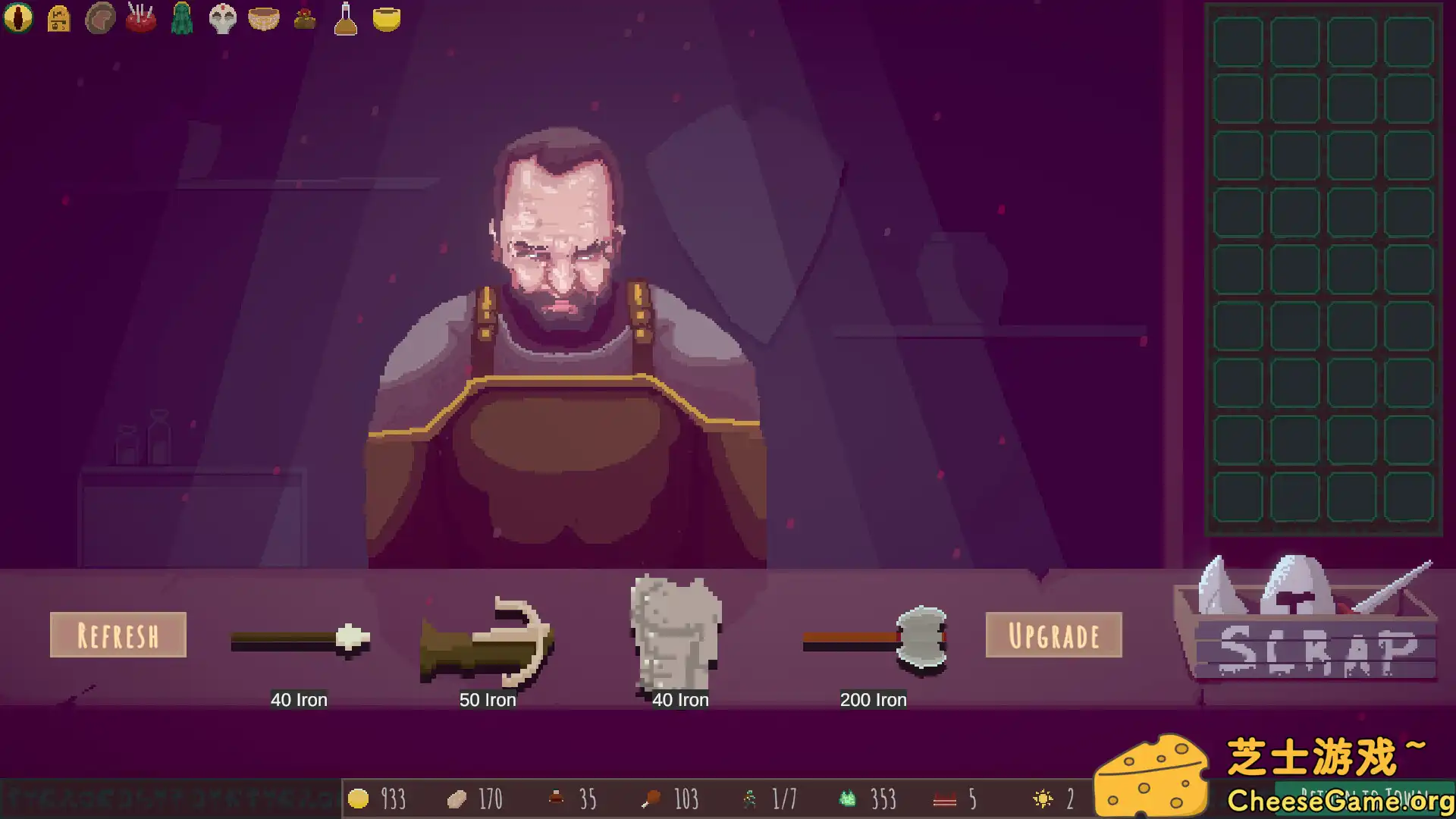Click the golden bowl icon
Viewport: 1456px width, 819px height.
pyautogui.click(x=387, y=19)
